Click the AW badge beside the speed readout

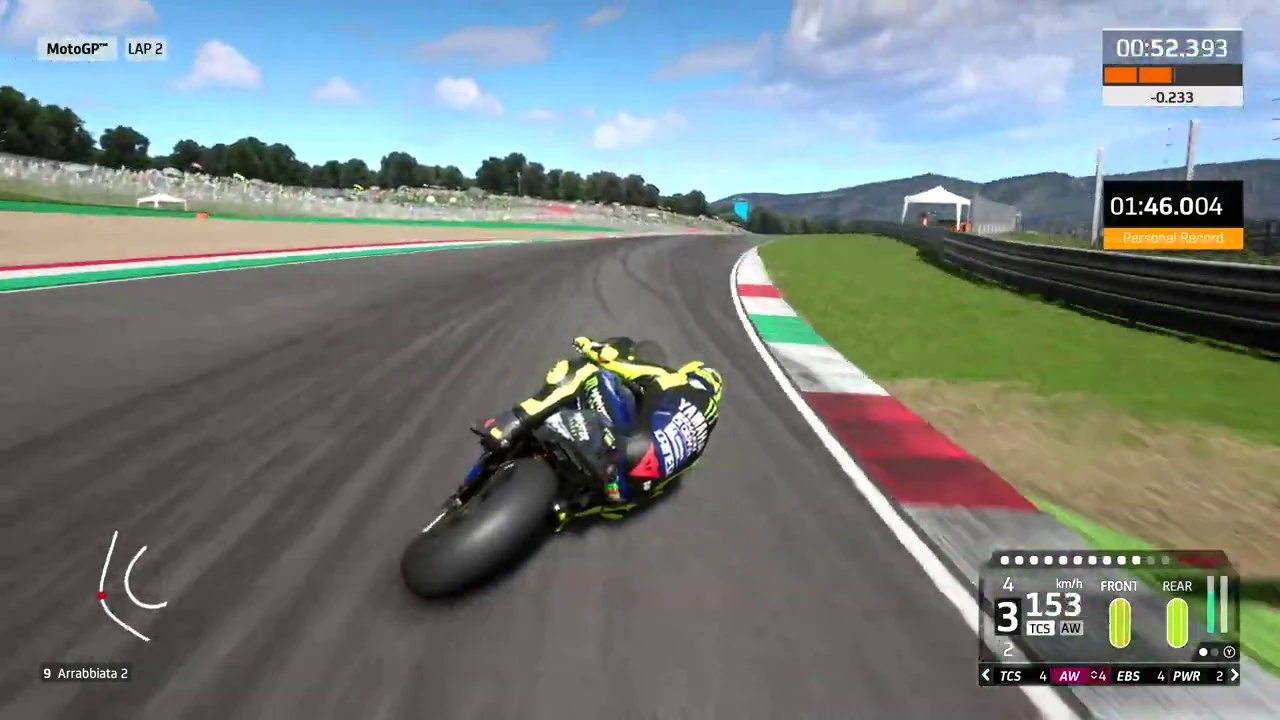click(1070, 628)
